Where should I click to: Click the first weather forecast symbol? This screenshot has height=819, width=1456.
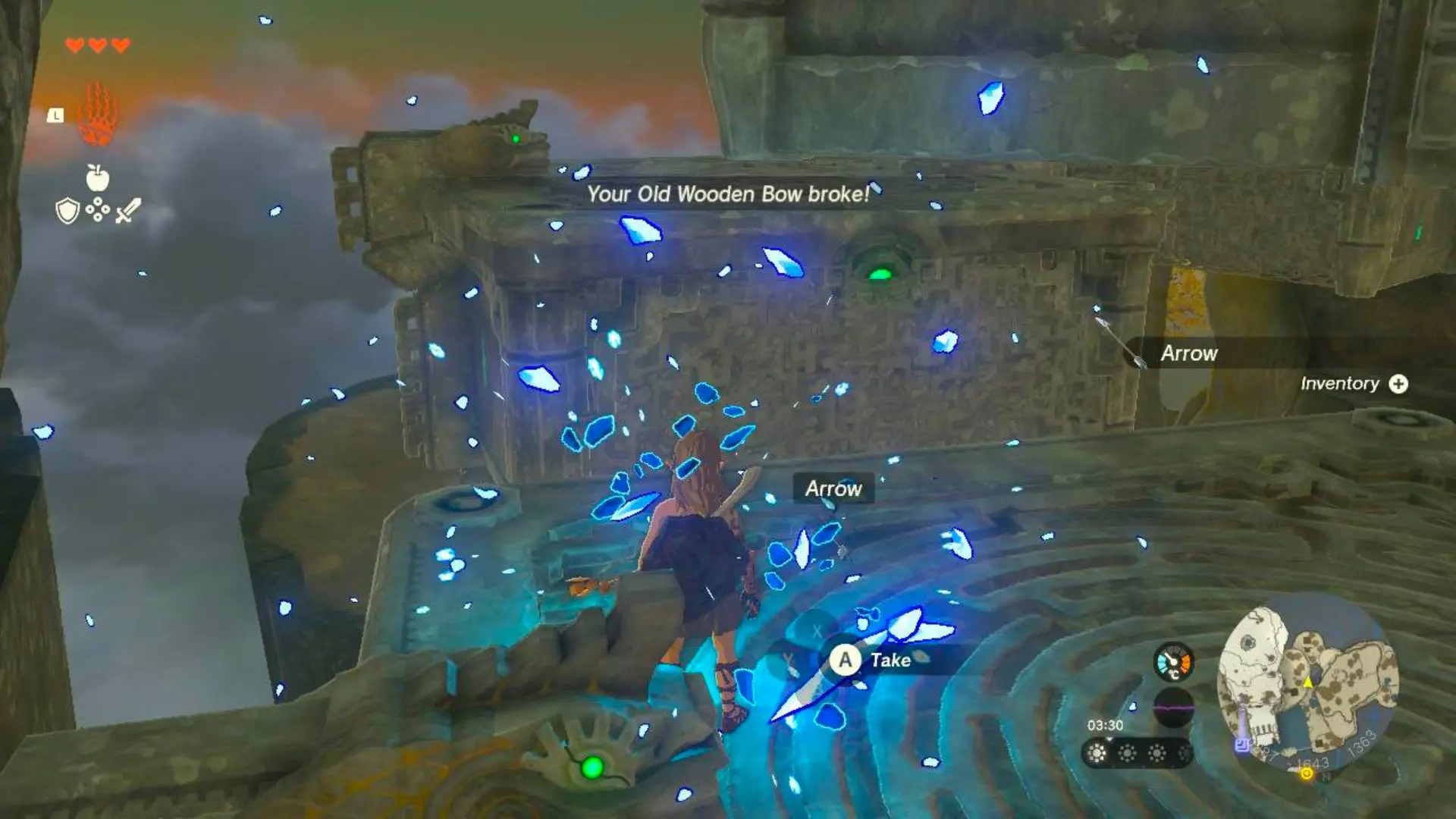click(x=1097, y=753)
